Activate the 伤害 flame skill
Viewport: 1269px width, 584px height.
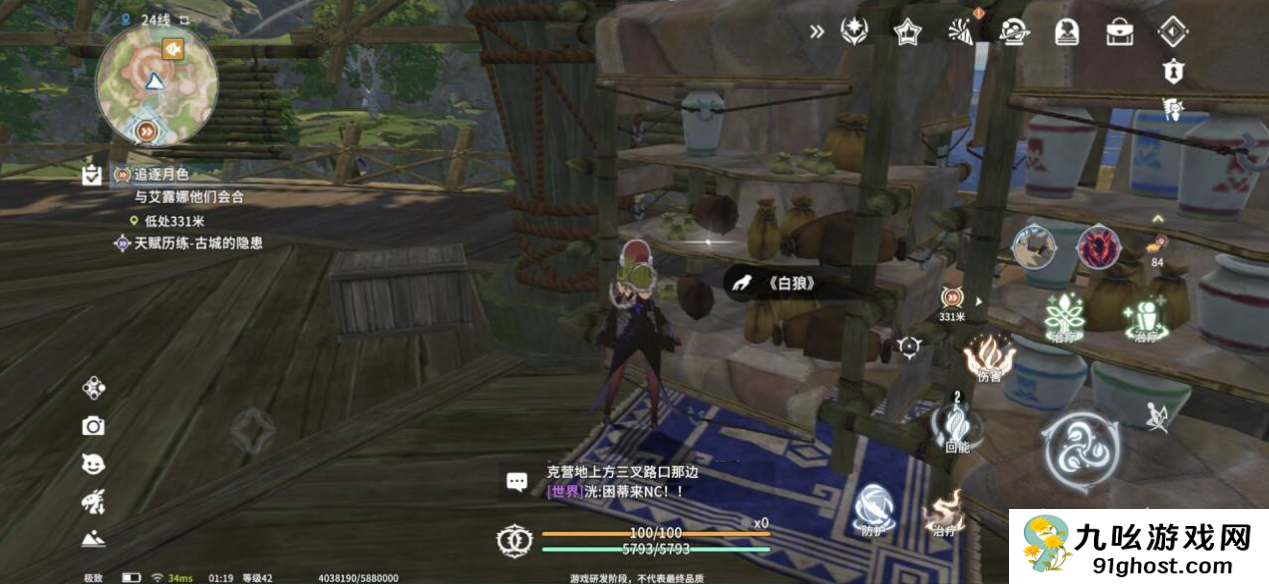tap(989, 355)
